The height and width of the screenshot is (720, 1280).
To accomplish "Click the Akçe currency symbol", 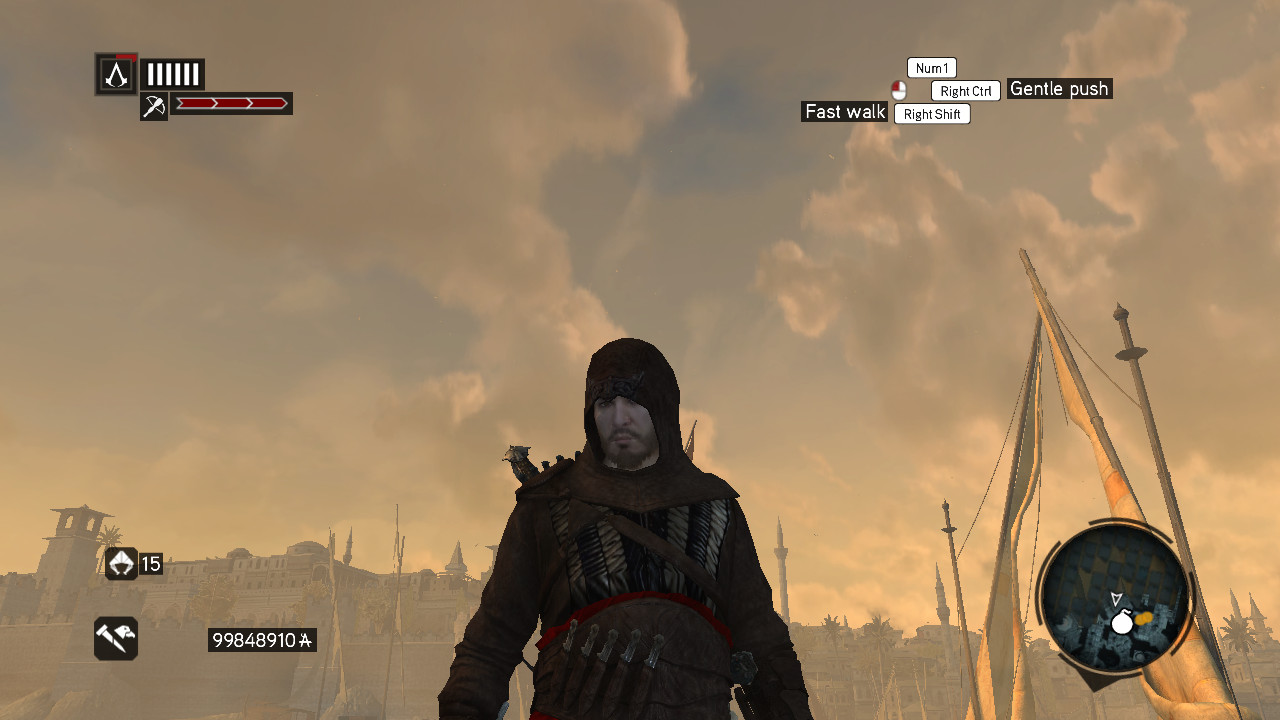I will (303, 640).
